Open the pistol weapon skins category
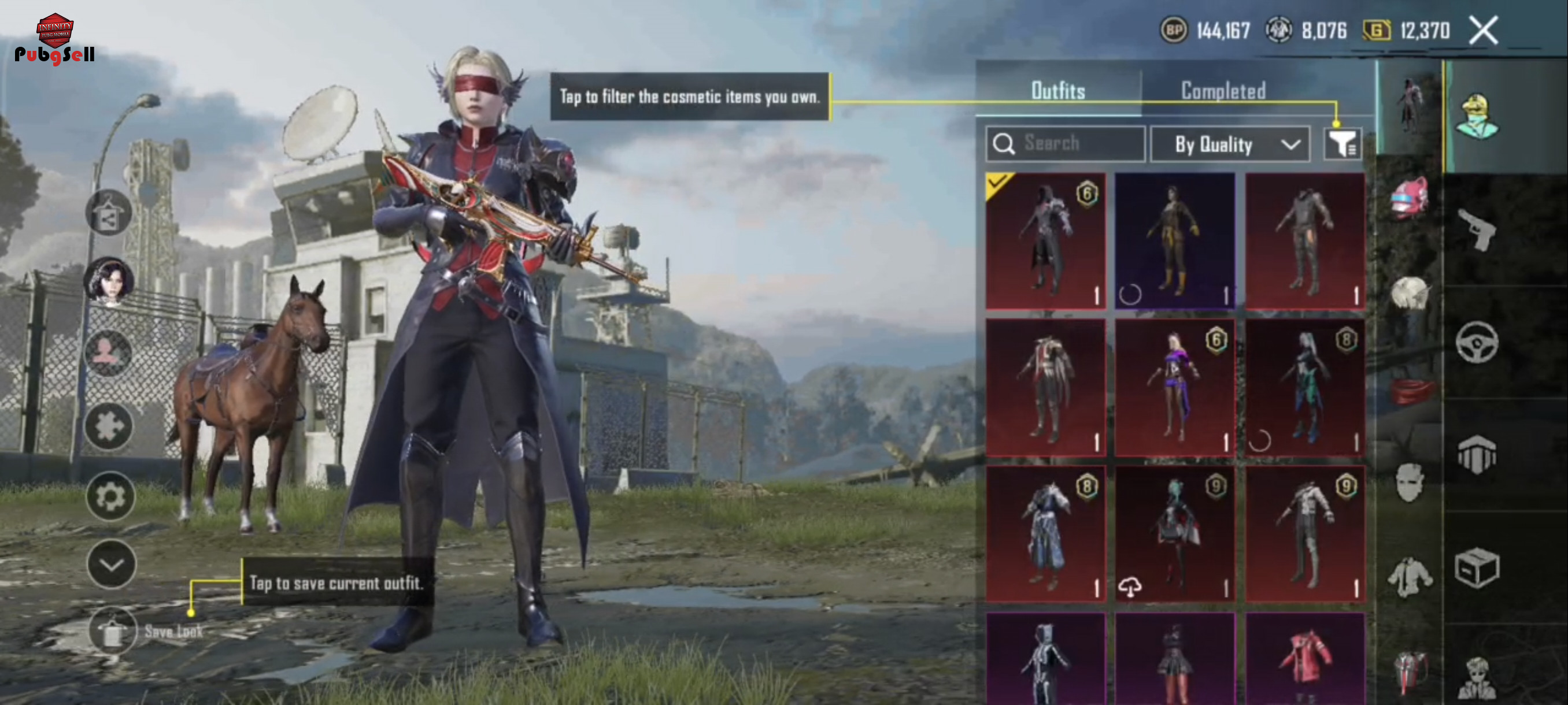 tap(1477, 229)
